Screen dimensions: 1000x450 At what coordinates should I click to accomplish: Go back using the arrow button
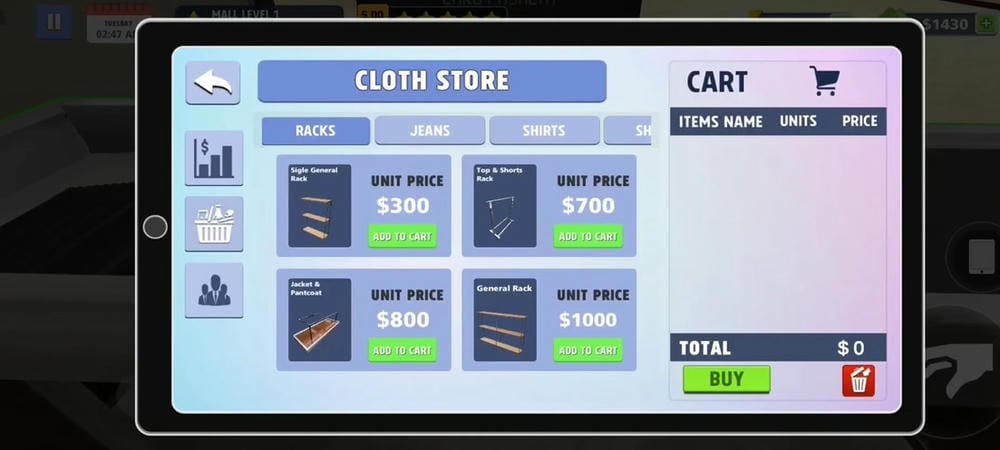(x=212, y=83)
